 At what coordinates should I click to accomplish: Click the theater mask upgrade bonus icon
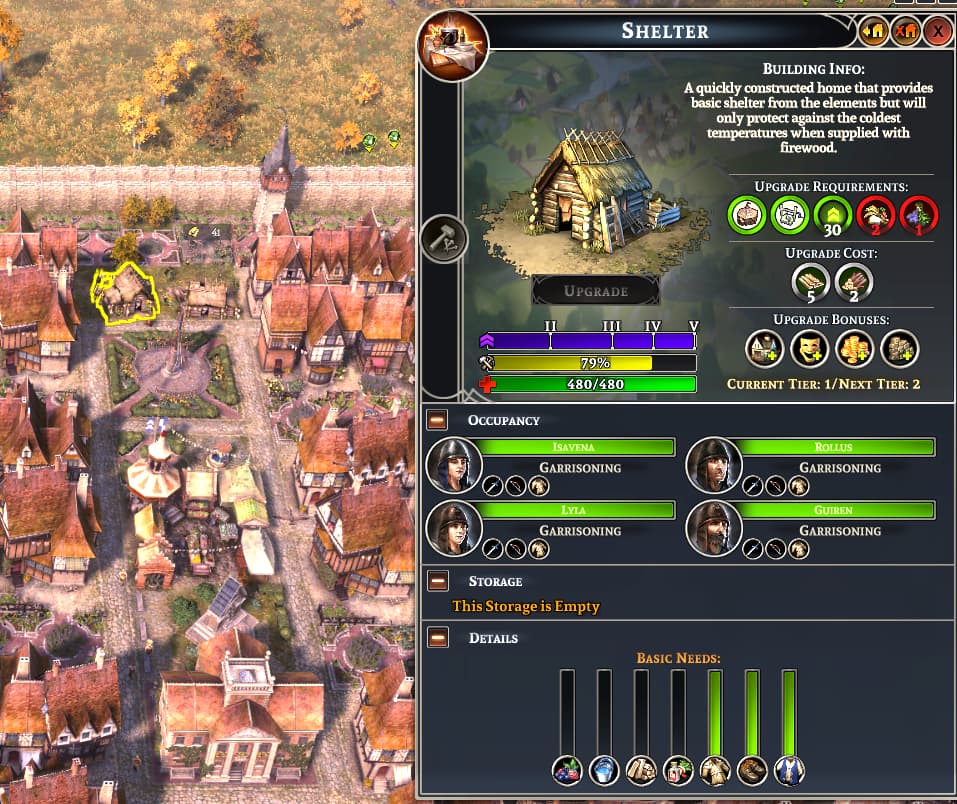(x=810, y=348)
